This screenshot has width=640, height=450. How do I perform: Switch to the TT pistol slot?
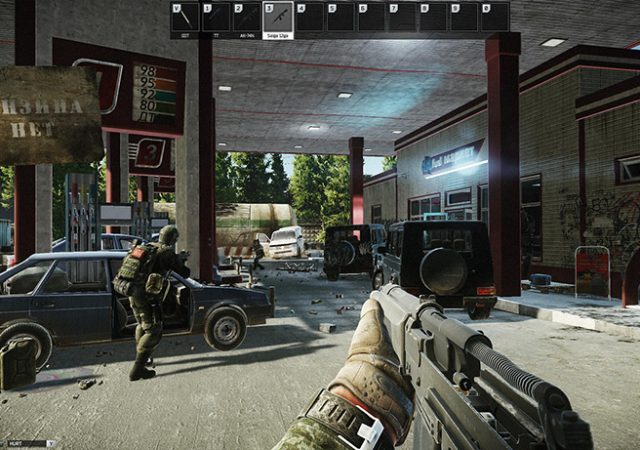tap(216, 17)
